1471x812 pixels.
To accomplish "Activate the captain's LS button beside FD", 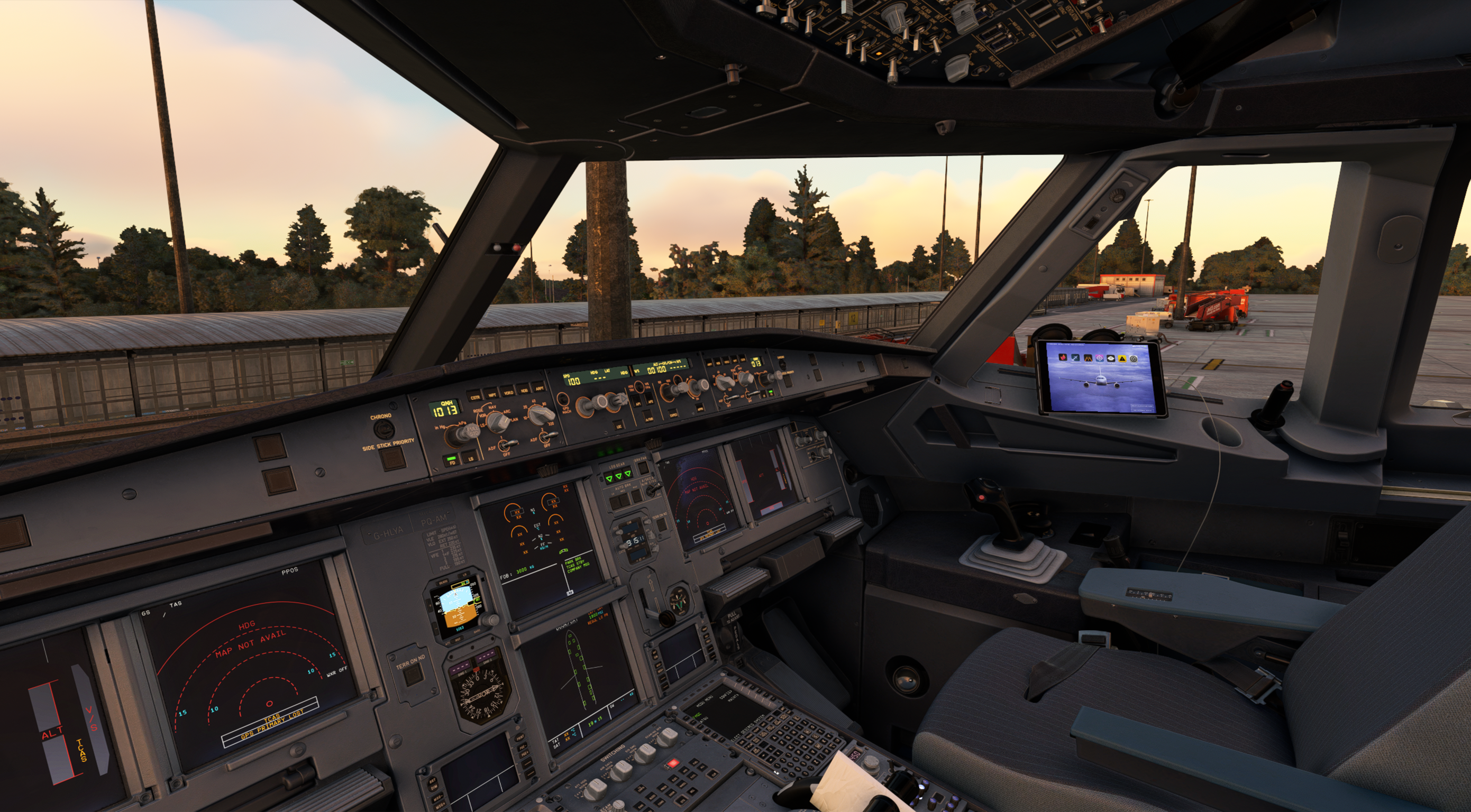I will 472,457.
